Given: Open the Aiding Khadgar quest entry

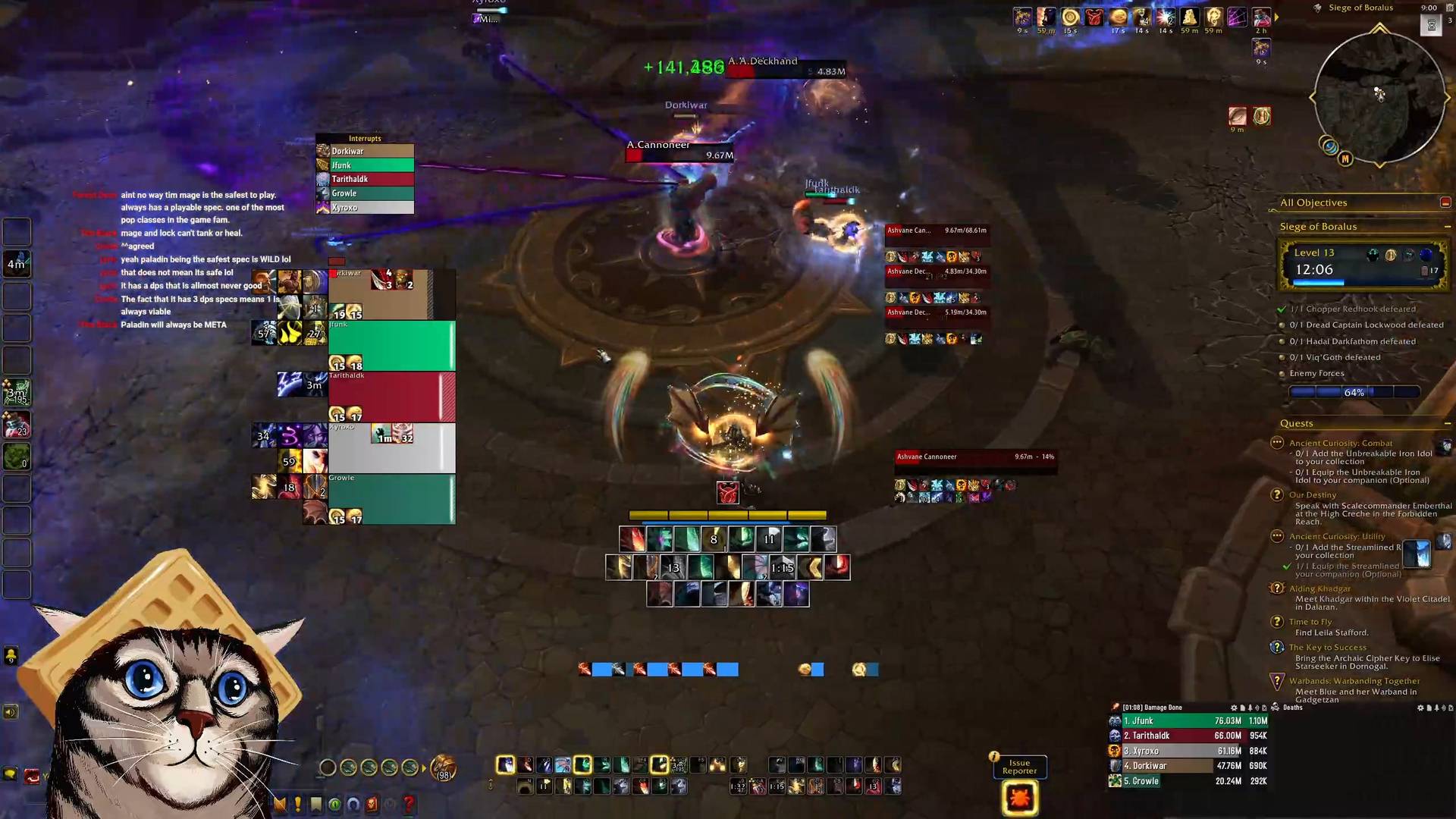Looking at the screenshot, I should 1319,588.
